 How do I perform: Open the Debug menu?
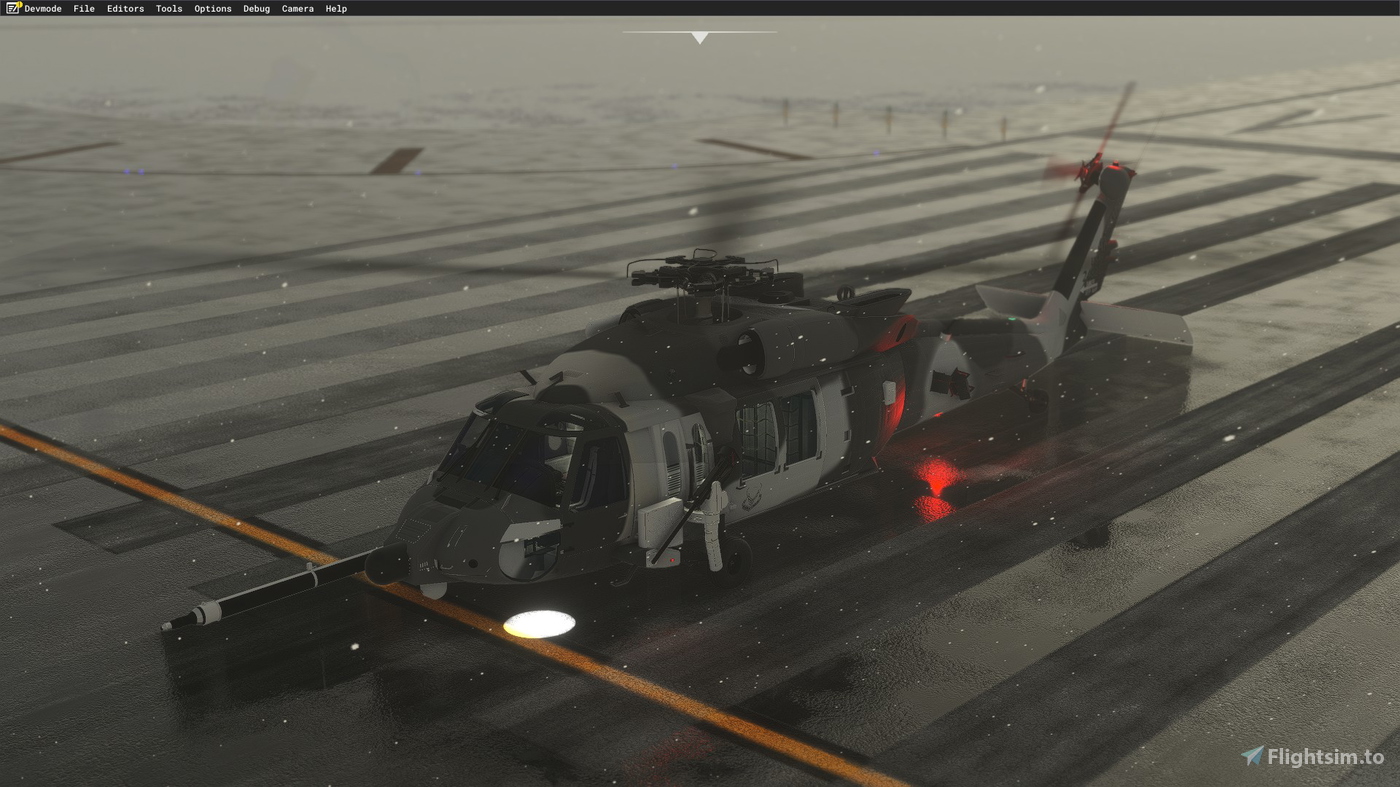255,8
